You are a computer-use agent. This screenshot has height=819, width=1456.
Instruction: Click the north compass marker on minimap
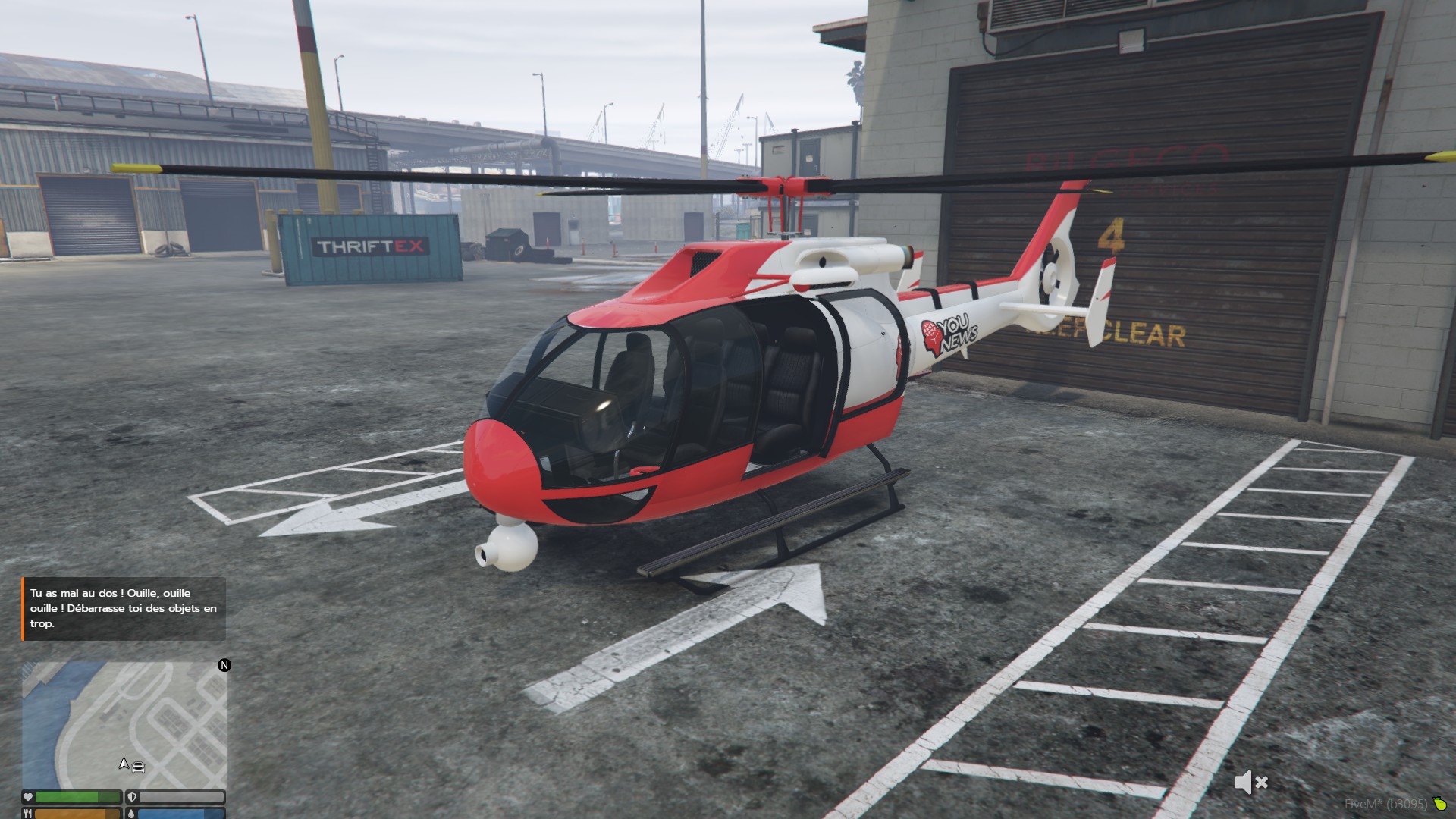(224, 665)
